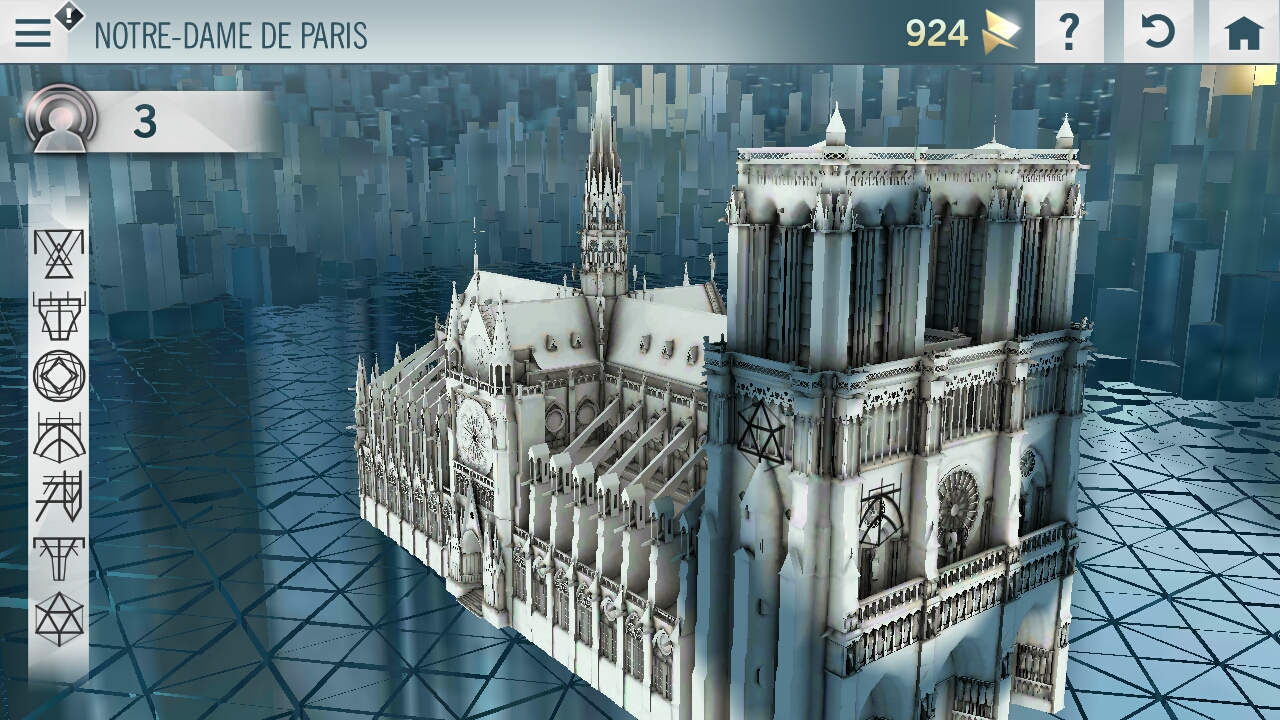
Task: Pick the hexagon star glyph in sidebar
Action: pos(59,619)
